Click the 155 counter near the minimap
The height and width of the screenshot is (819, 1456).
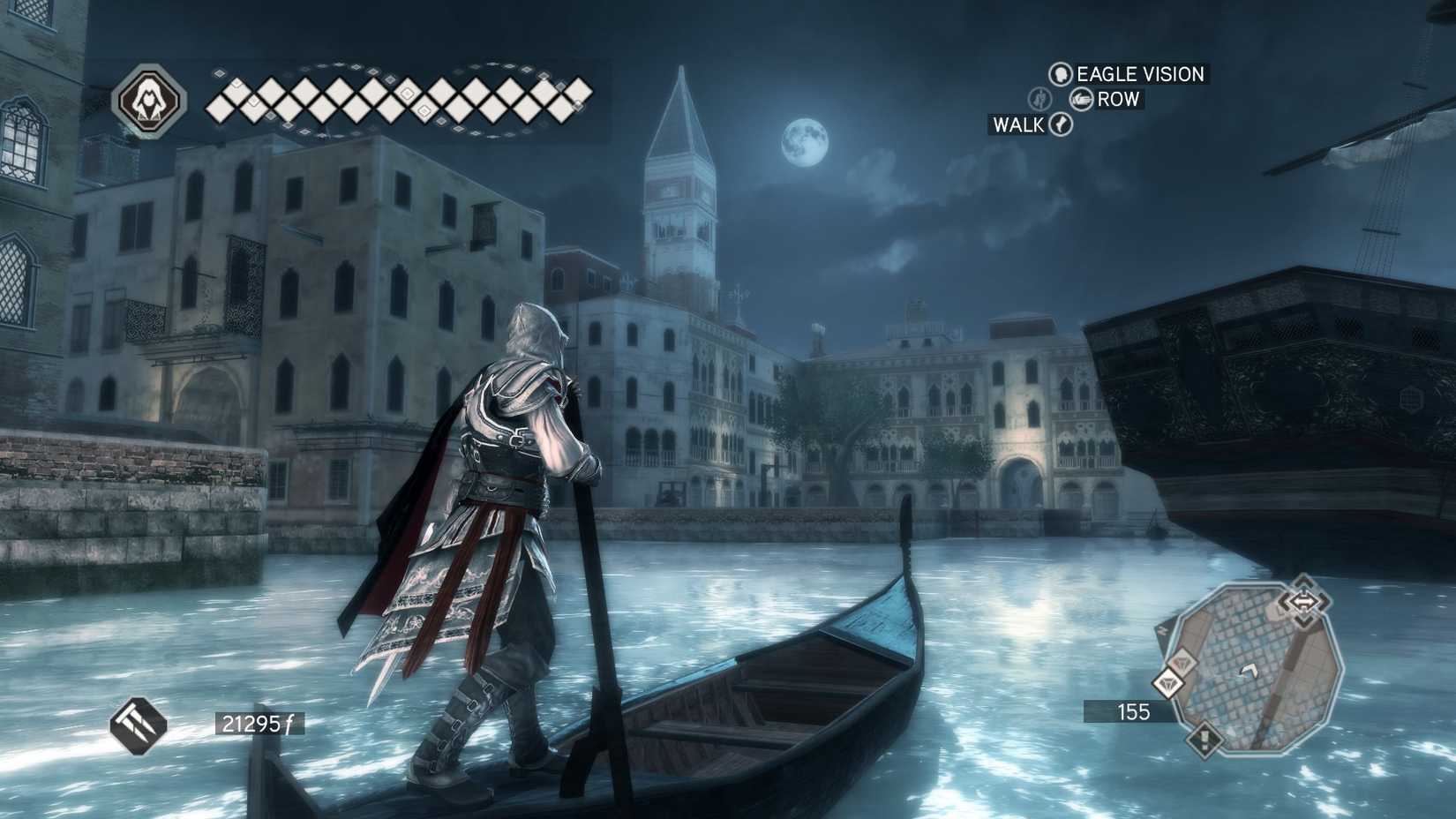point(1134,710)
